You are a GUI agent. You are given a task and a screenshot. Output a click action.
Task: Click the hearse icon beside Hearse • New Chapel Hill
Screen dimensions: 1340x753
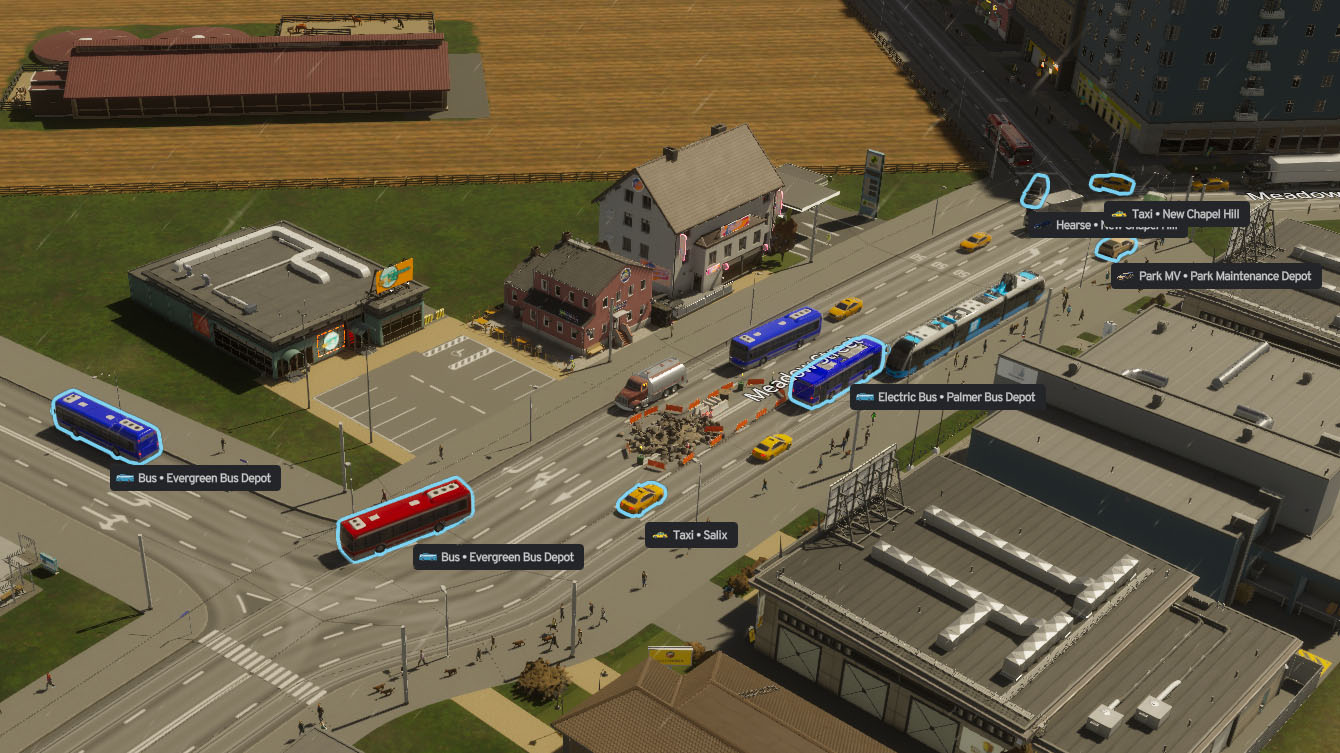point(1040,225)
